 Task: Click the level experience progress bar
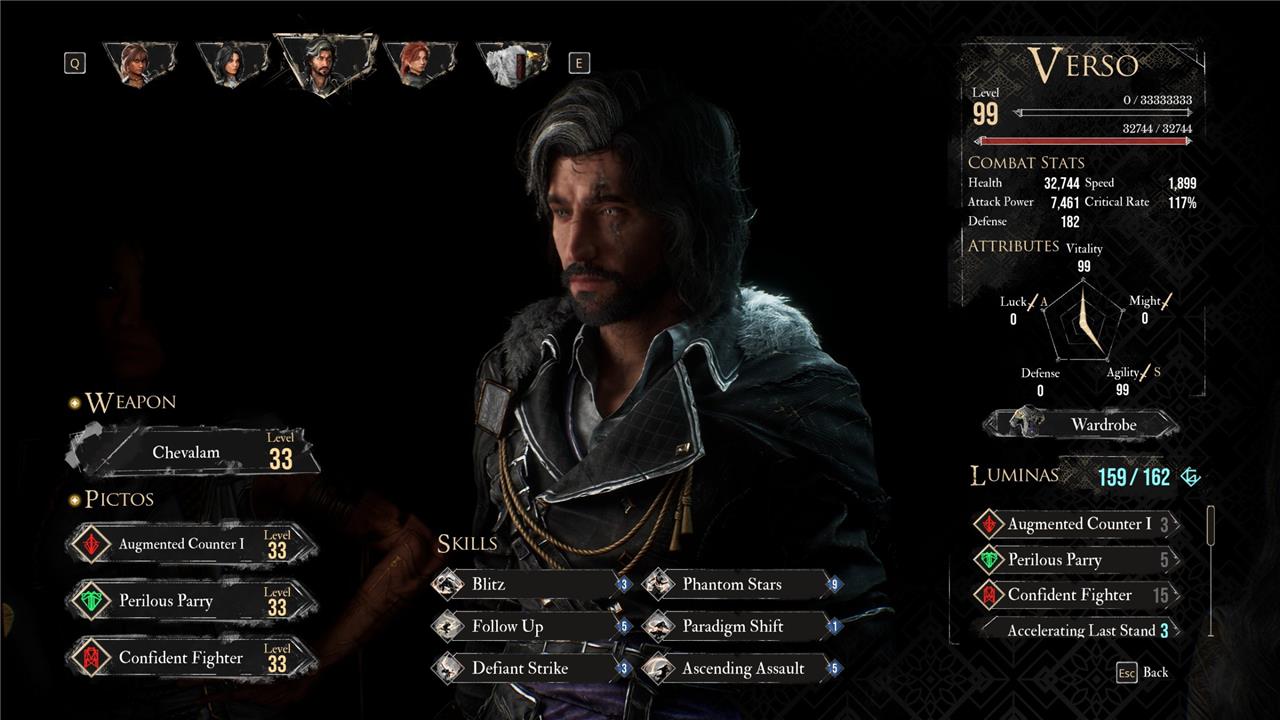point(1100,113)
